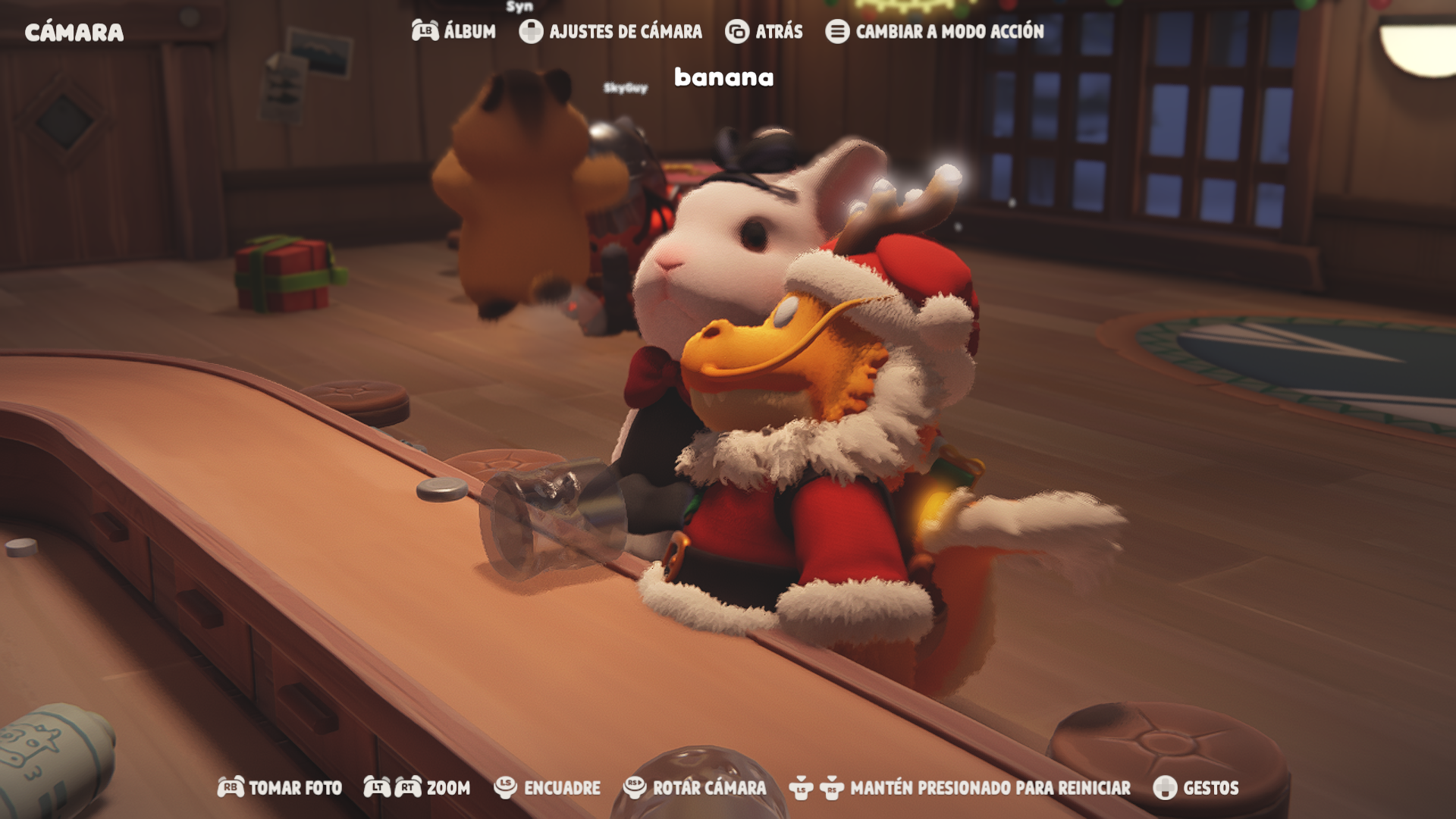This screenshot has height=819, width=1456.
Task: Open Ajustes de cámara settings
Action: coord(611,31)
